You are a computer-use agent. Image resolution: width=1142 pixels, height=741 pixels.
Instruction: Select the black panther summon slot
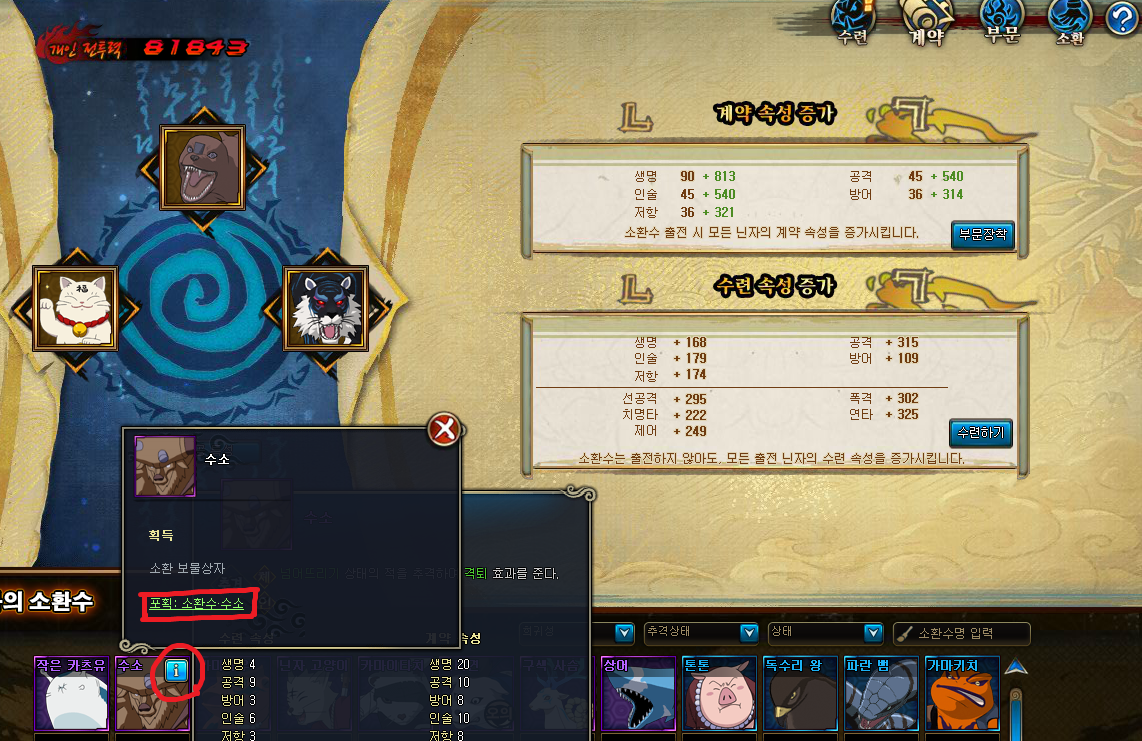pos(326,308)
